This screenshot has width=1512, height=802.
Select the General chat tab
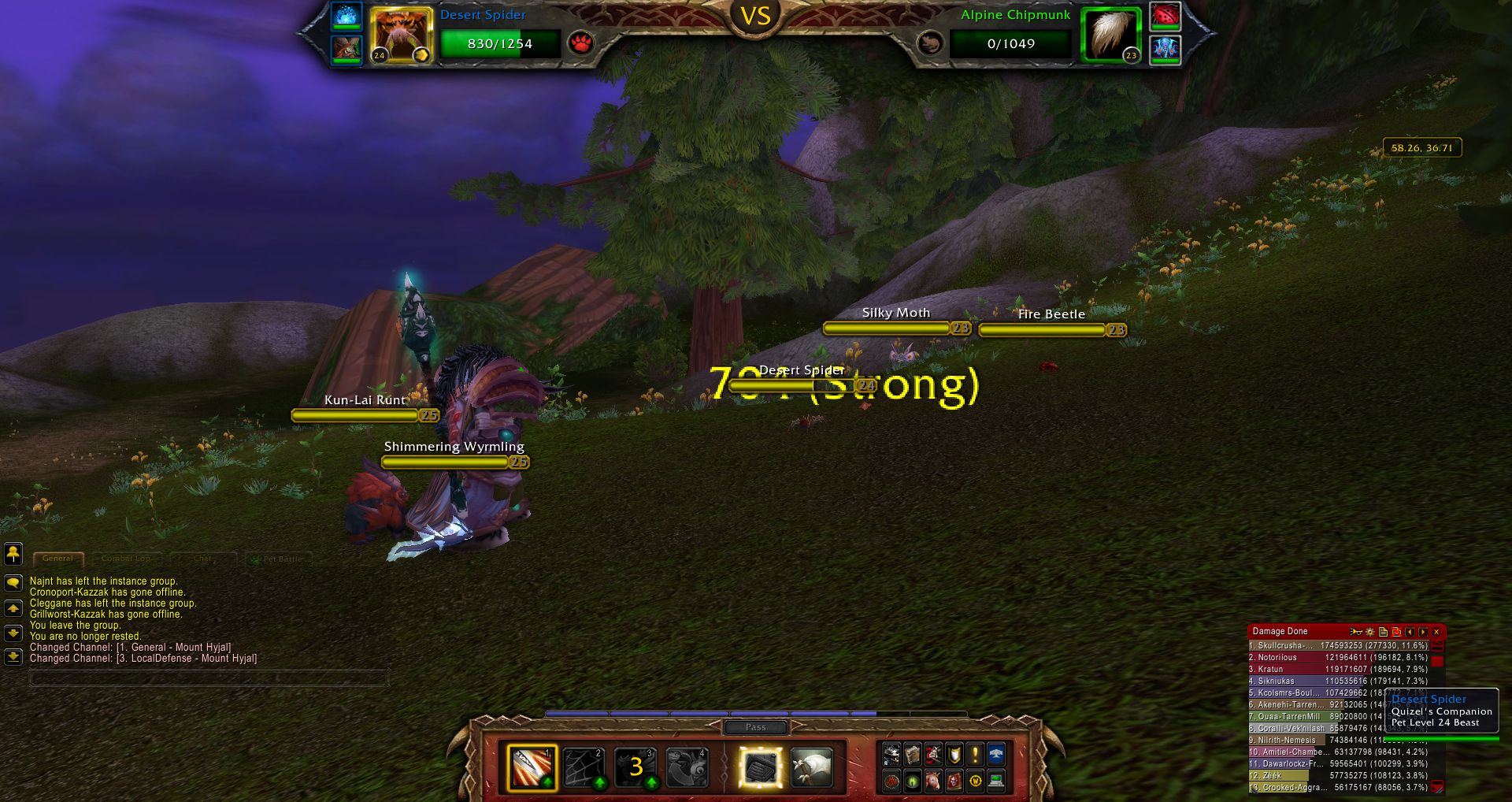click(57, 559)
